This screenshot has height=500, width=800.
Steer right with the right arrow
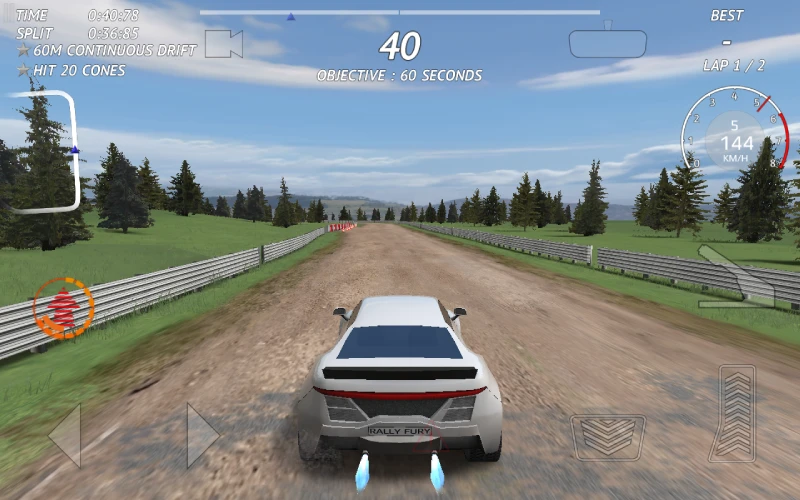click(x=202, y=435)
